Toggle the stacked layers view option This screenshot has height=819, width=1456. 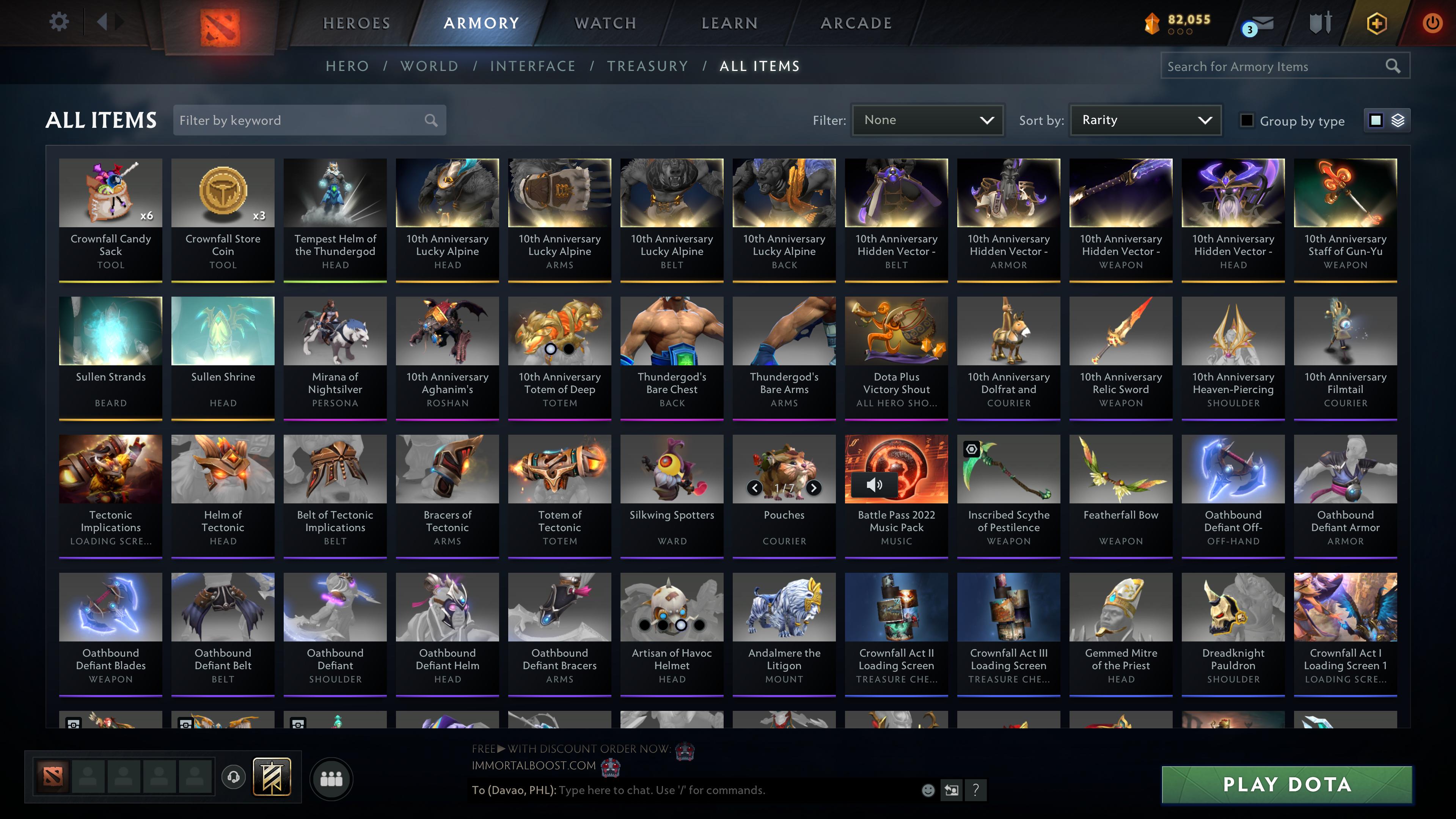tap(1397, 120)
